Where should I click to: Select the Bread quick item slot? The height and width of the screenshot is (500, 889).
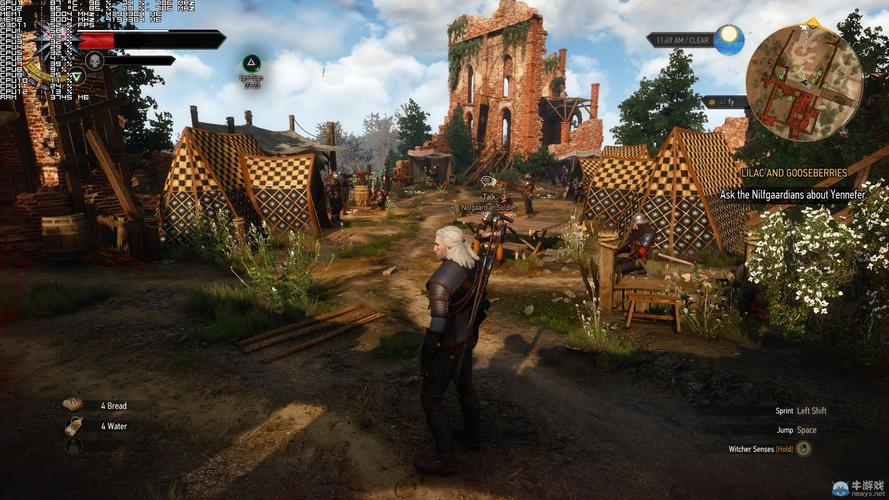(x=73, y=405)
